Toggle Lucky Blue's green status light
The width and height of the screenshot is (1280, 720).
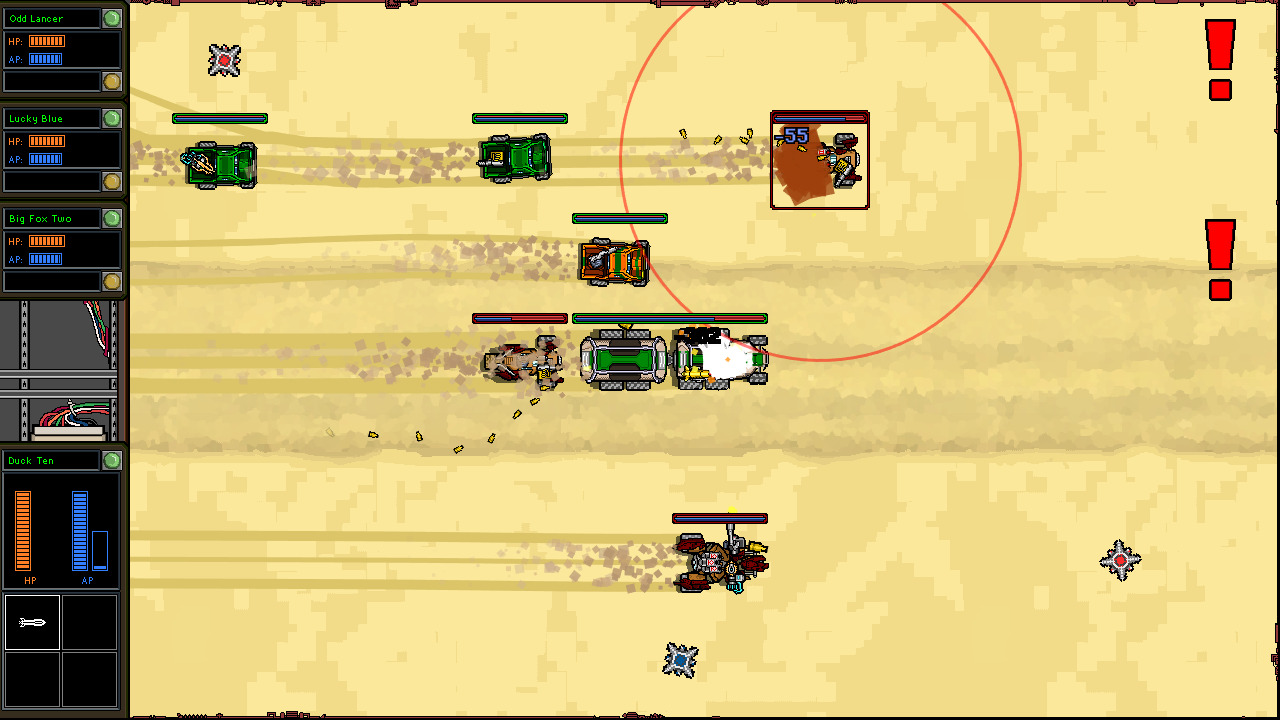[112, 118]
